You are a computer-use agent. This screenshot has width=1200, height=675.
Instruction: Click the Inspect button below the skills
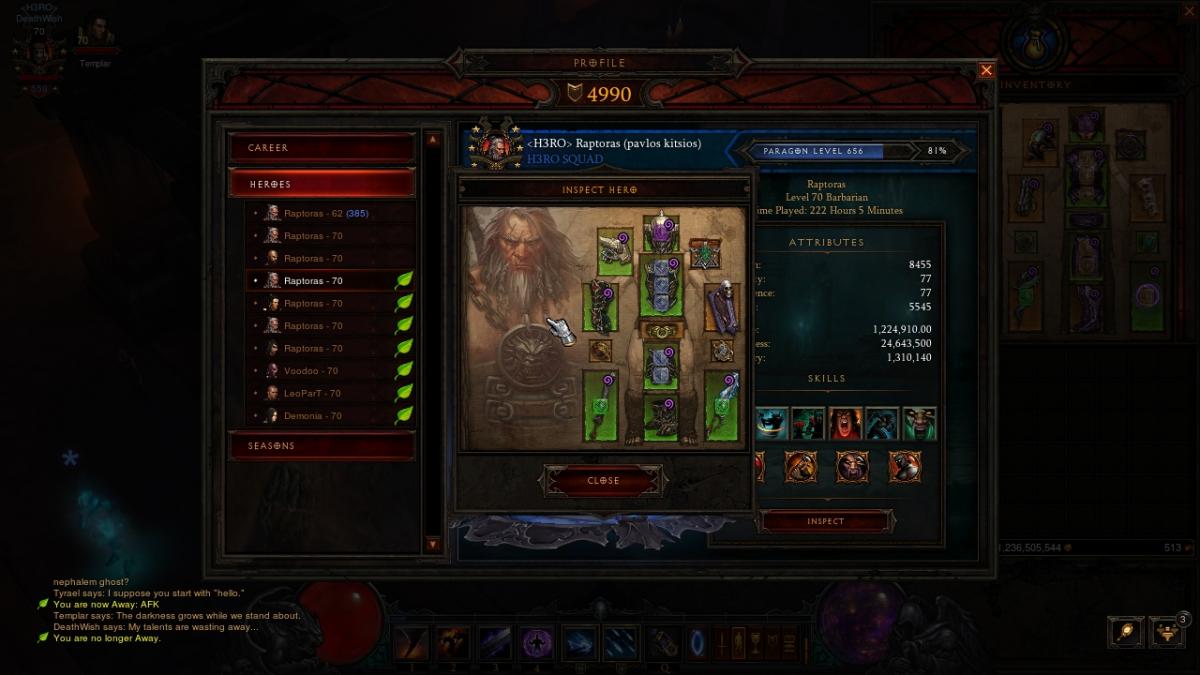coord(826,521)
